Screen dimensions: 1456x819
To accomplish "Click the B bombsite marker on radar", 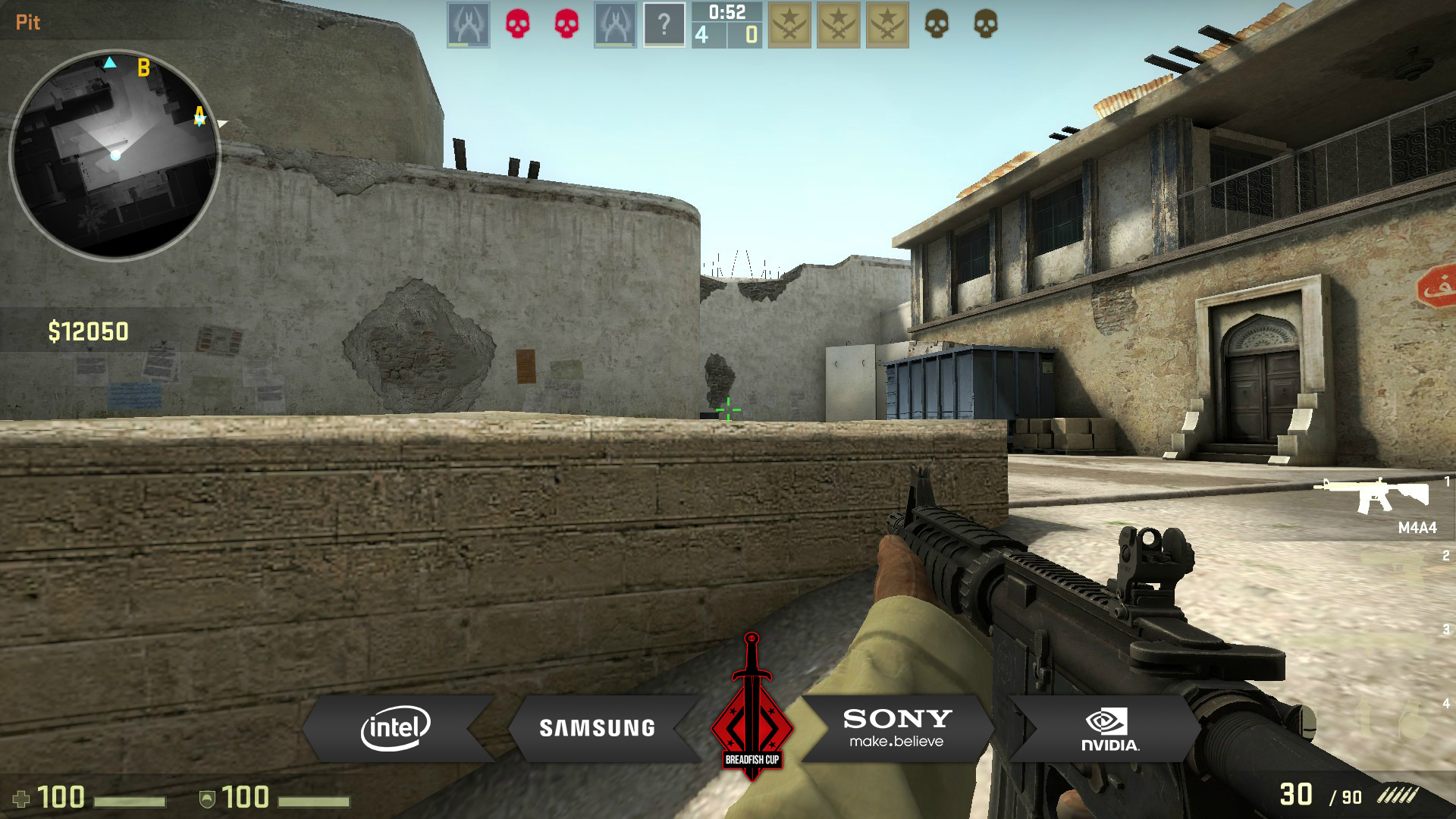I will 143,68.
